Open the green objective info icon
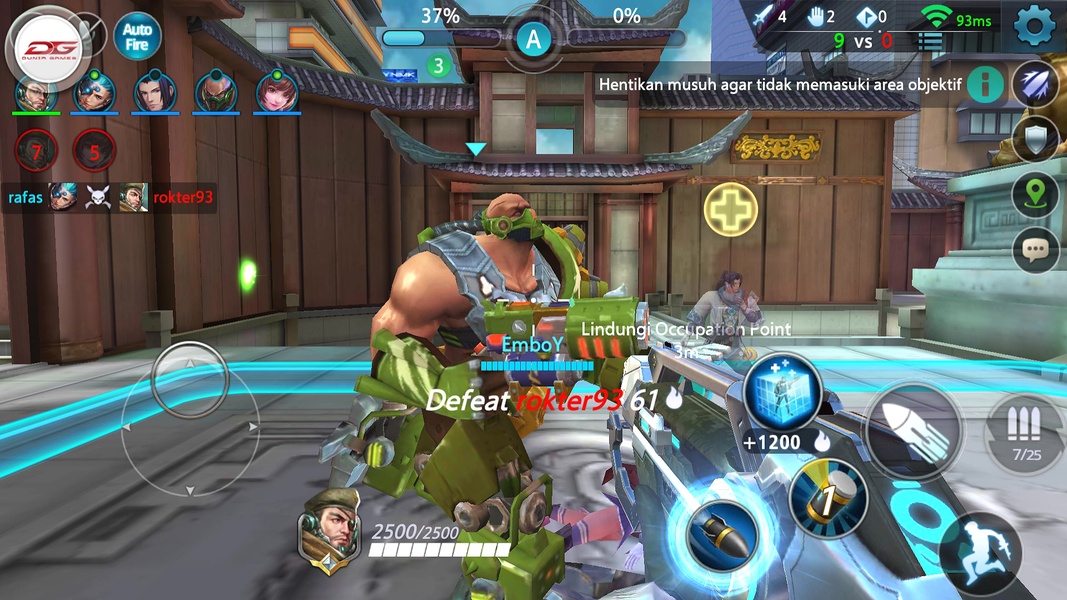 pyautogui.click(x=985, y=84)
